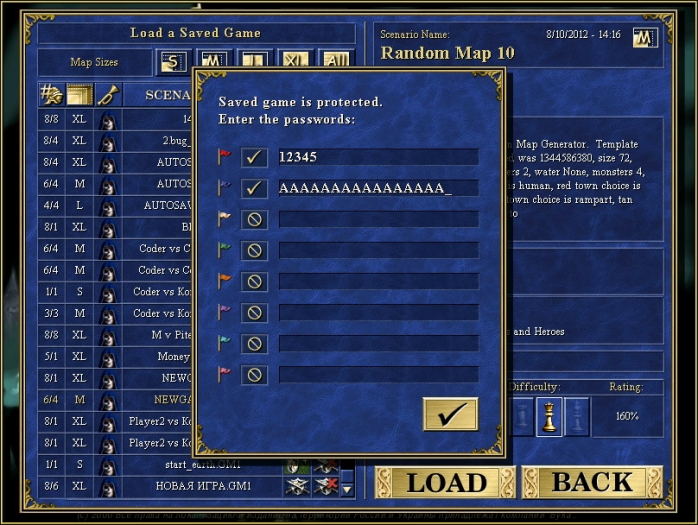Confirm the entered passwords with the checkmark button
The height and width of the screenshot is (525, 698).
pos(450,414)
